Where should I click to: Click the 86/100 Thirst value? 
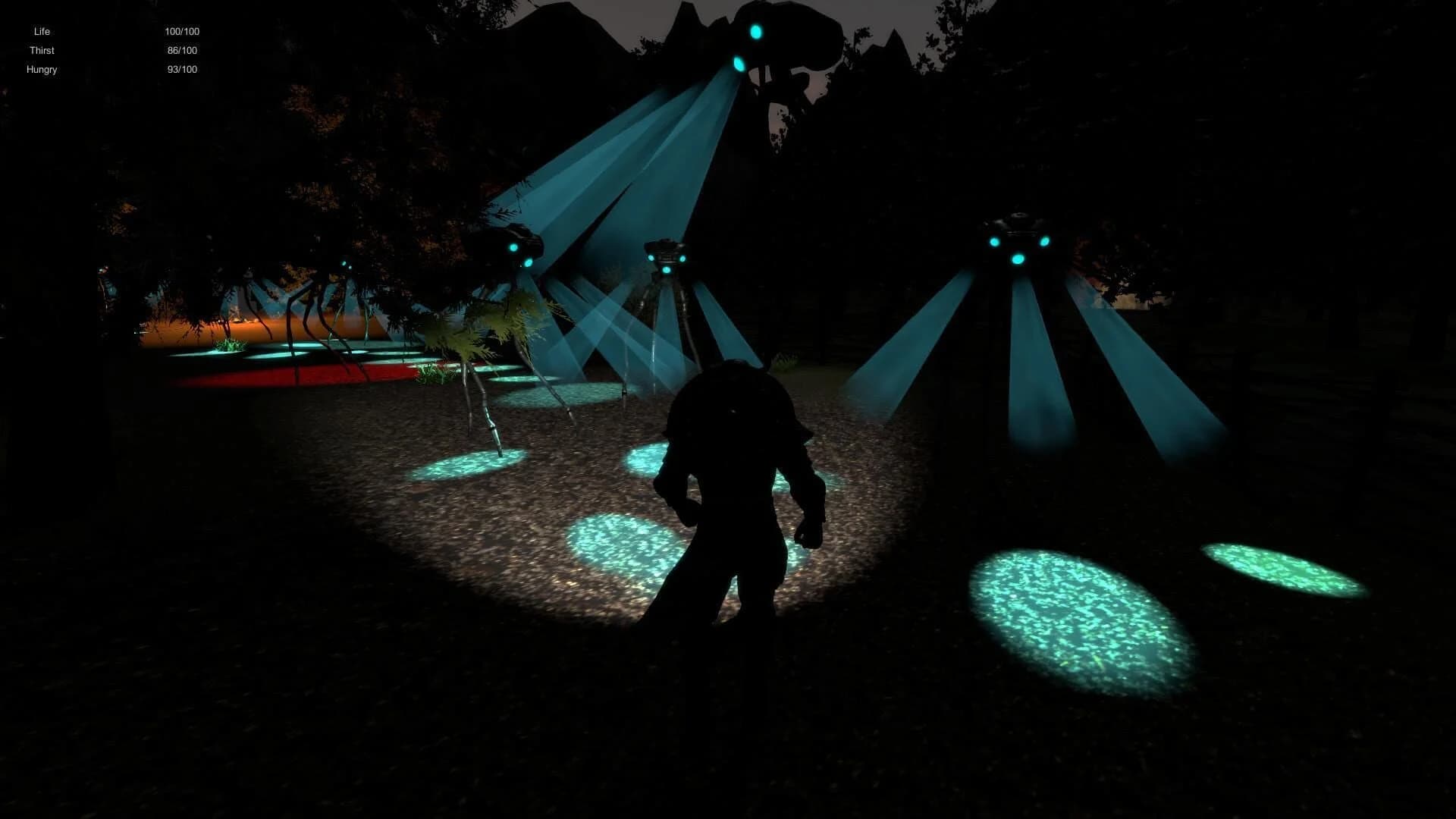pos(180,50)
